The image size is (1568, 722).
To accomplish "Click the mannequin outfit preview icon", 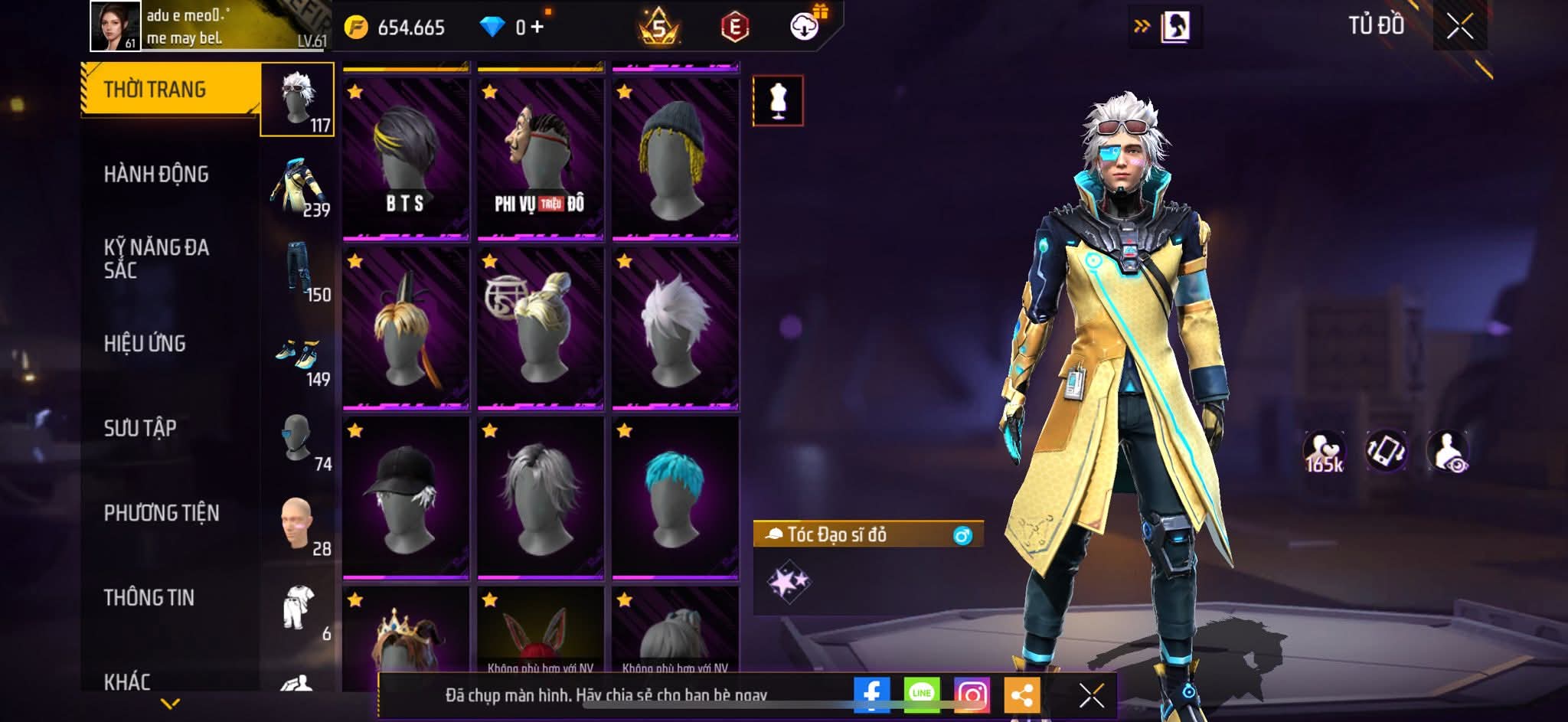I will 778,100.
